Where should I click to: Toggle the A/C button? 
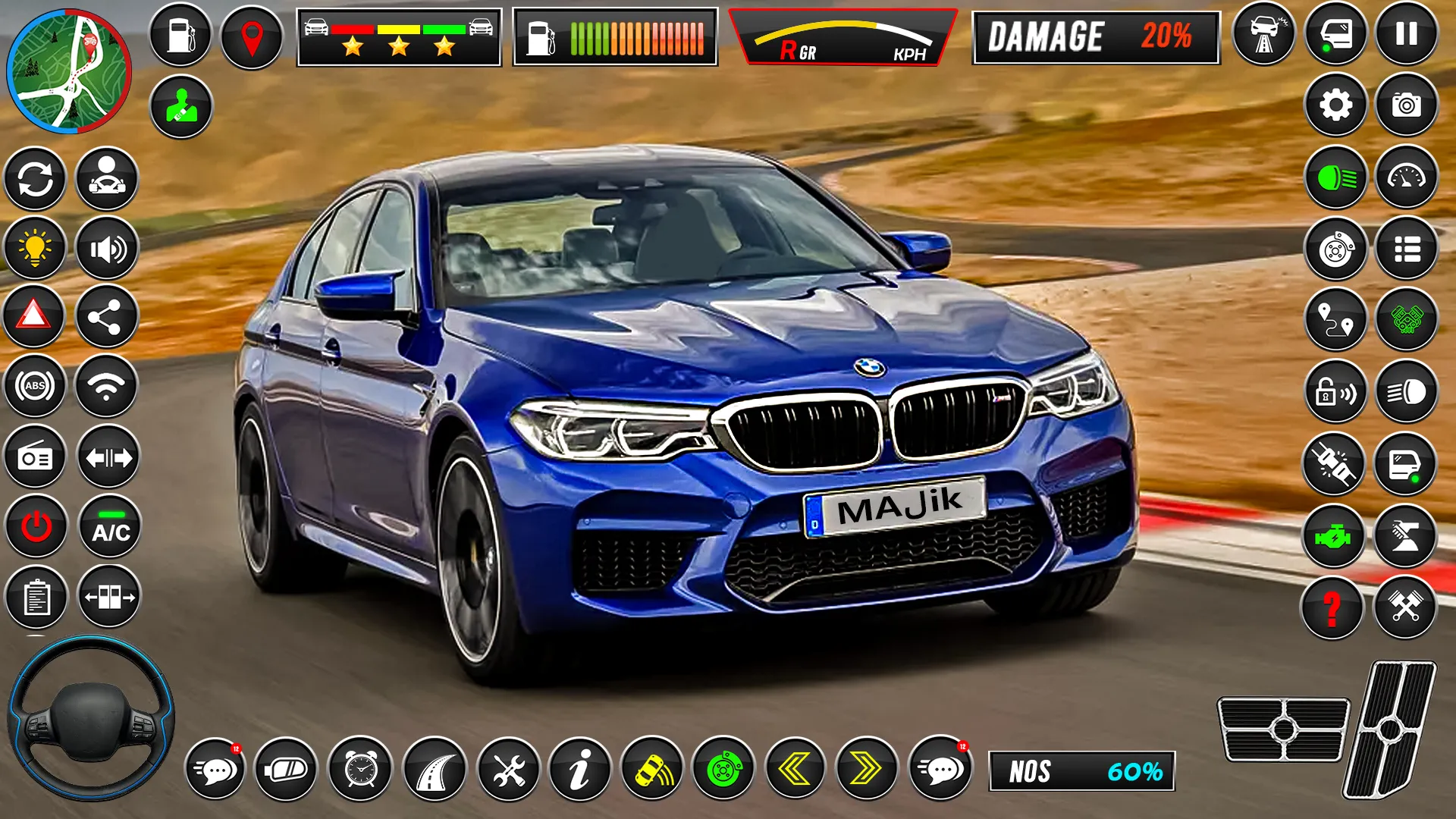point(110,527)
